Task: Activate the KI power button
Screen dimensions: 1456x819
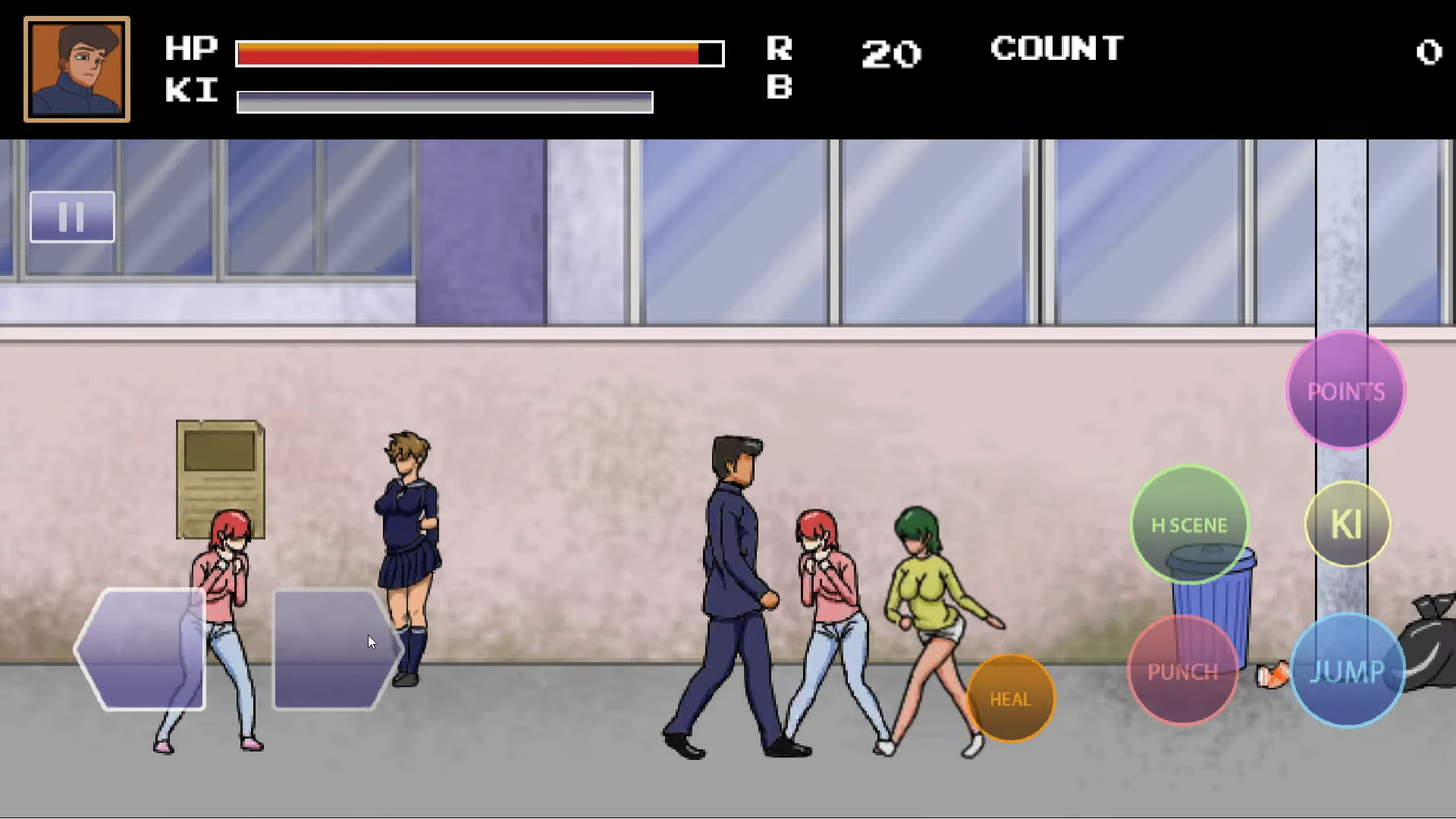Action: click(x=1348, y=523)
